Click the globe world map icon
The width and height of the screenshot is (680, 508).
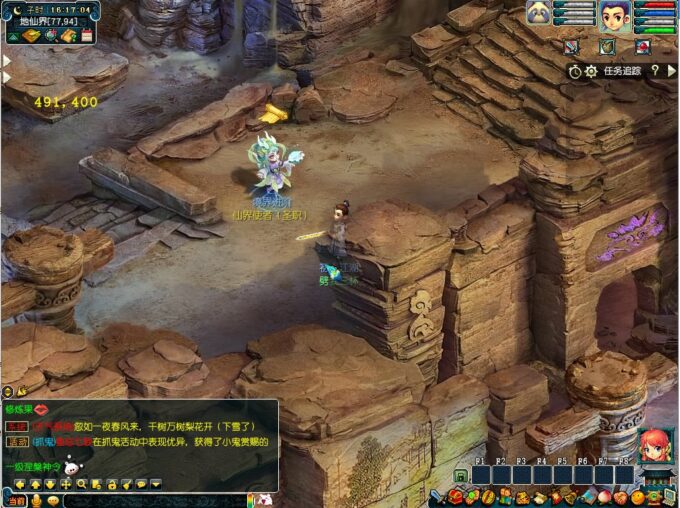(51, 36)
